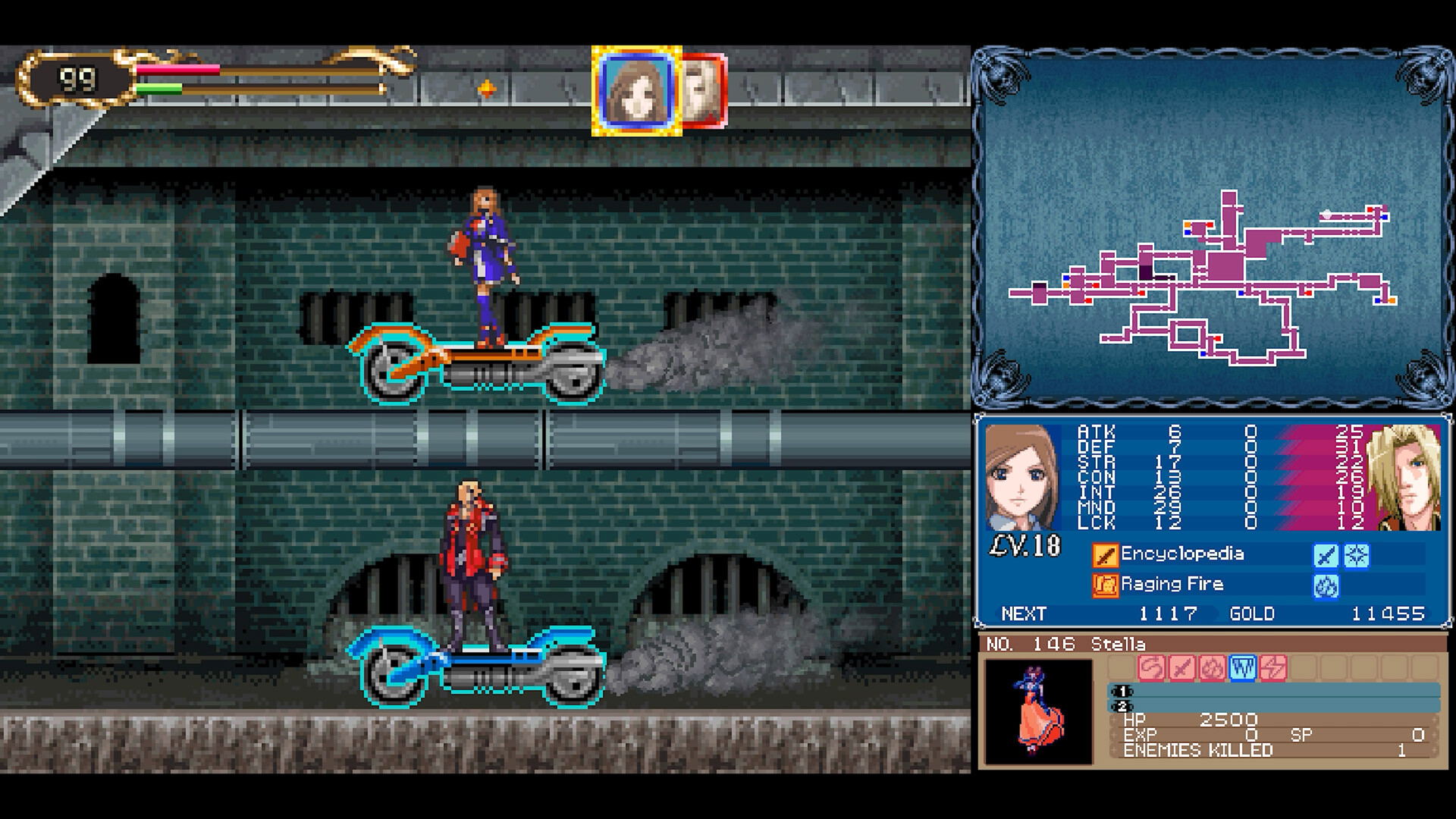Toggle the highlighted whip icon in Stella's entry
The height and width of the screenshot is (819, 1456).
pyautogui.click(x=1244, y=667)
